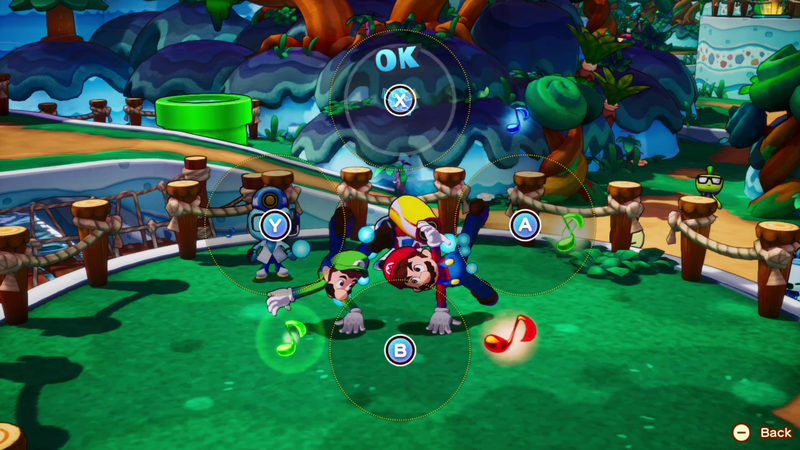Go back using the Back button
Screen dimensions: 800x450
coord(765,432)
